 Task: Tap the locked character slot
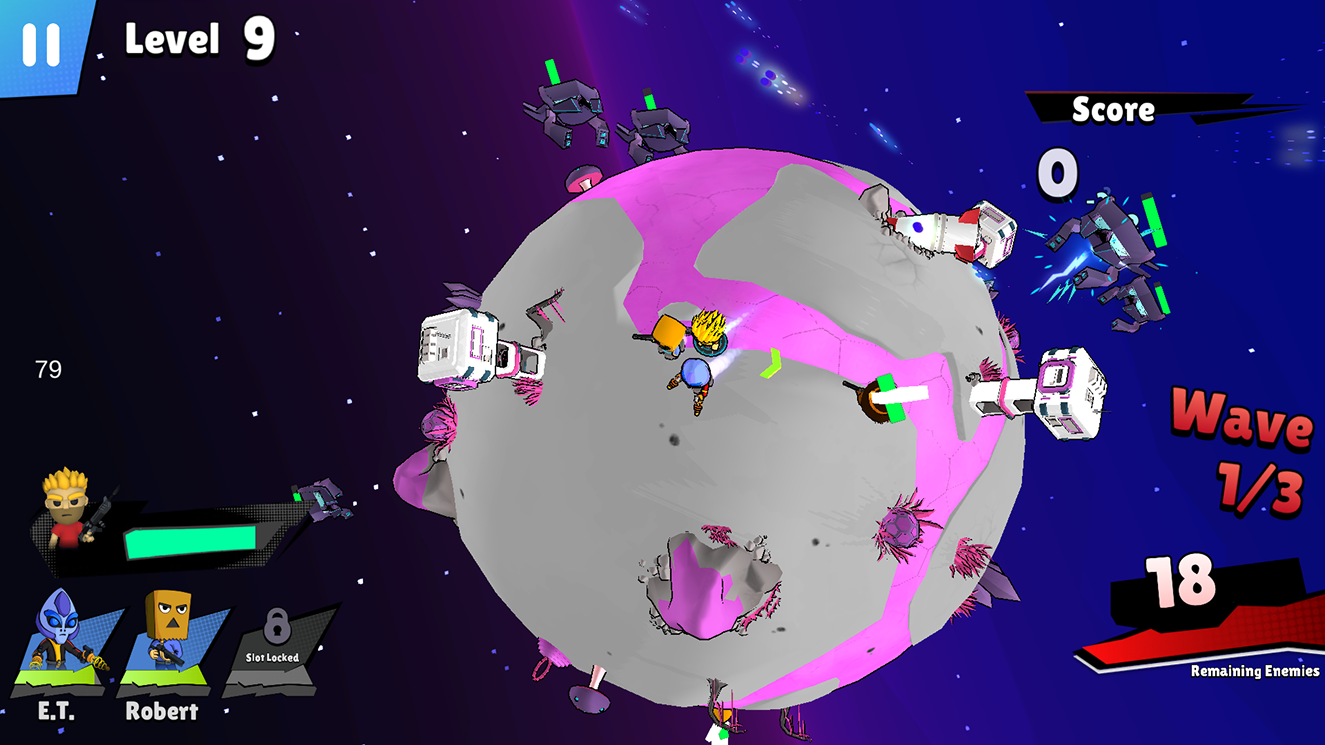coord(273,643)
